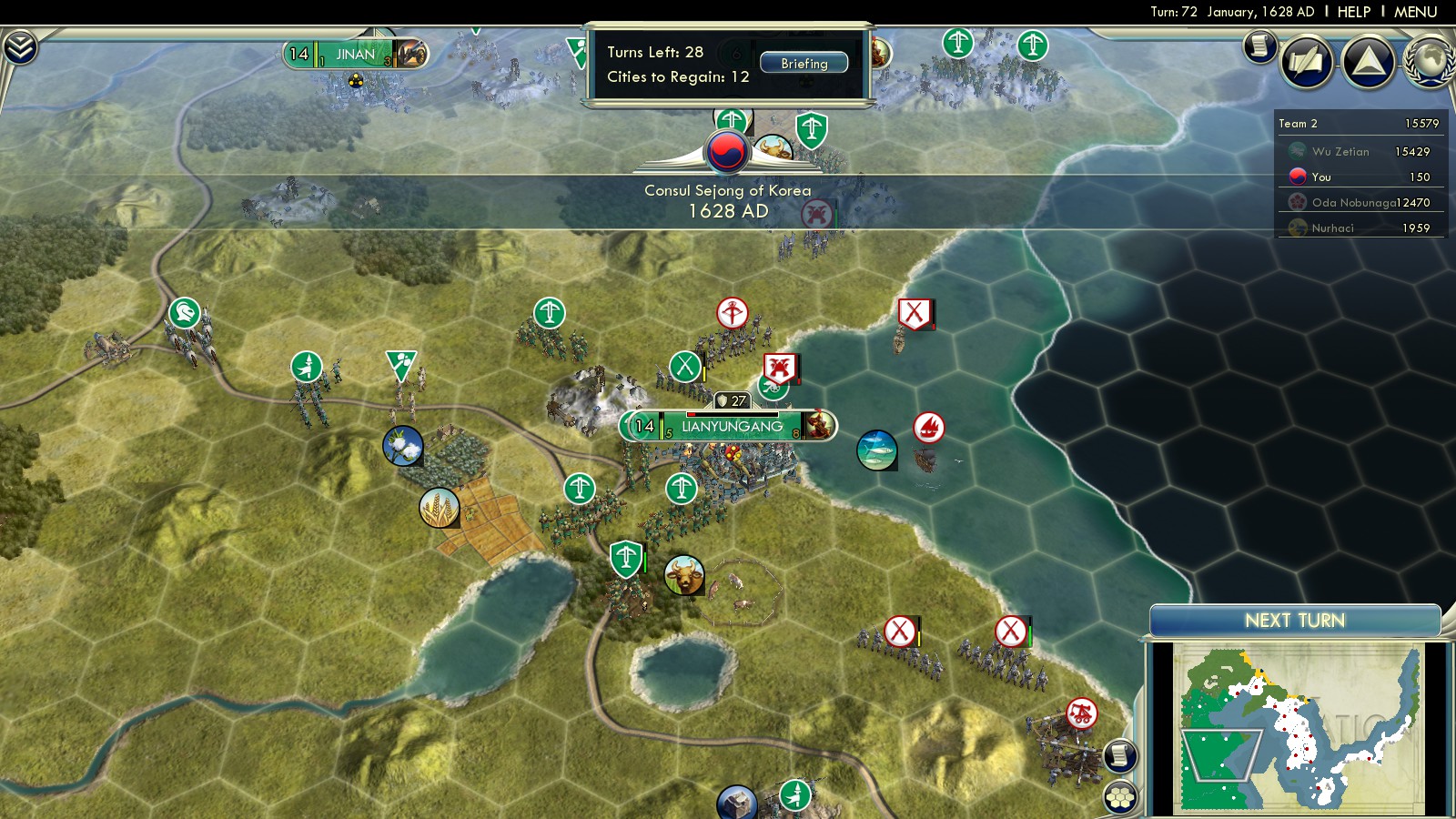This screenshot has width=1456, height=819.
Task: Click the minimap to move the view
Action: point(1297,726)
